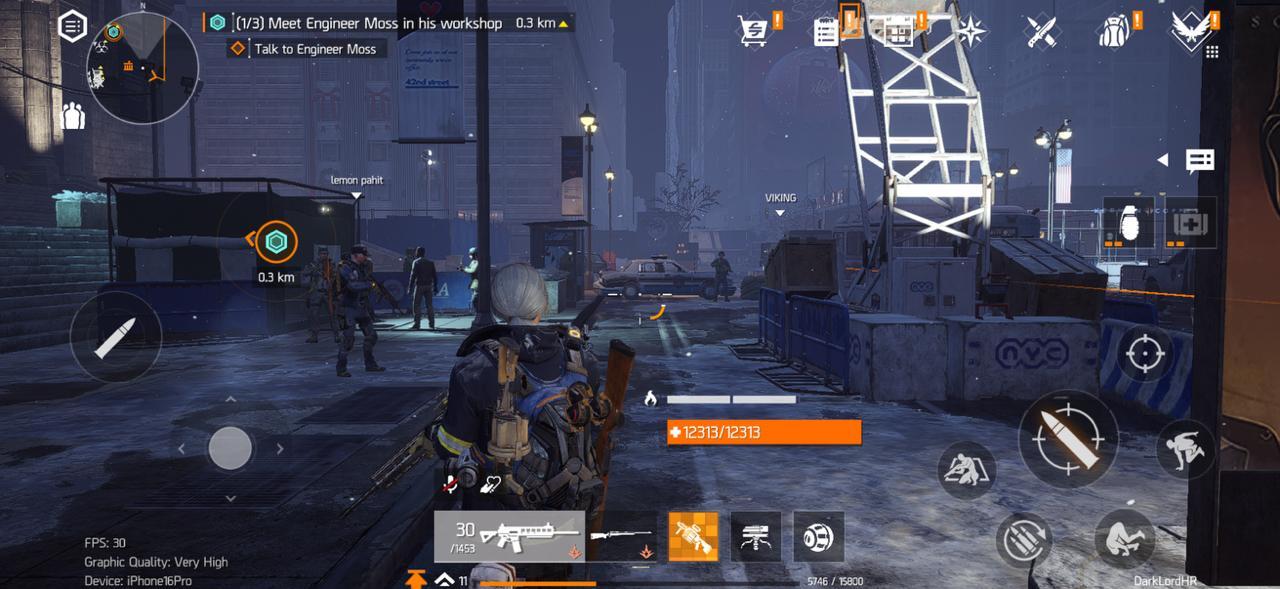The width and height of the screenshot is (1280, 589).
Task: Open the clipboard task list icon
Action: (826, 32)
